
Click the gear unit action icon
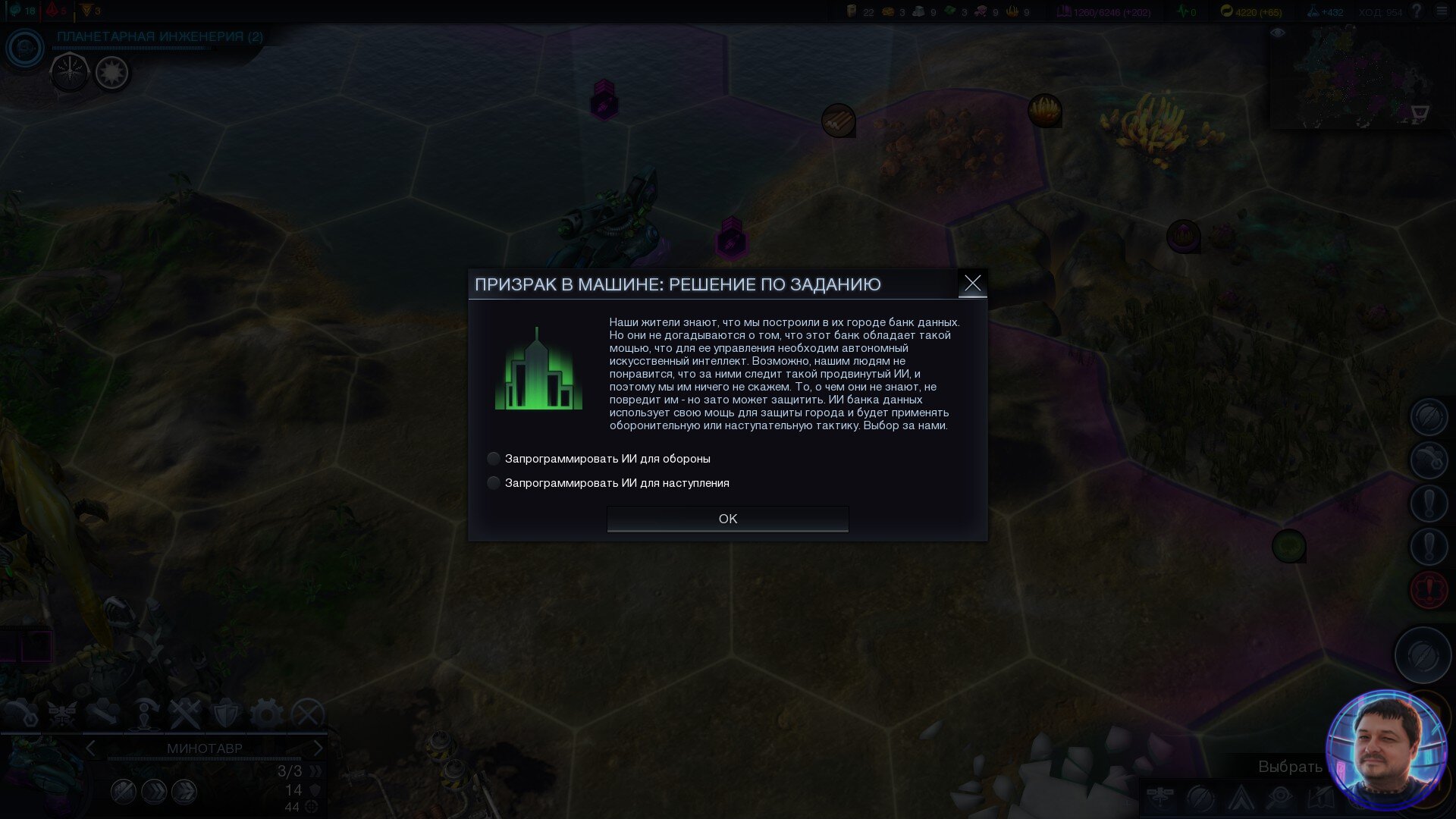266,714
